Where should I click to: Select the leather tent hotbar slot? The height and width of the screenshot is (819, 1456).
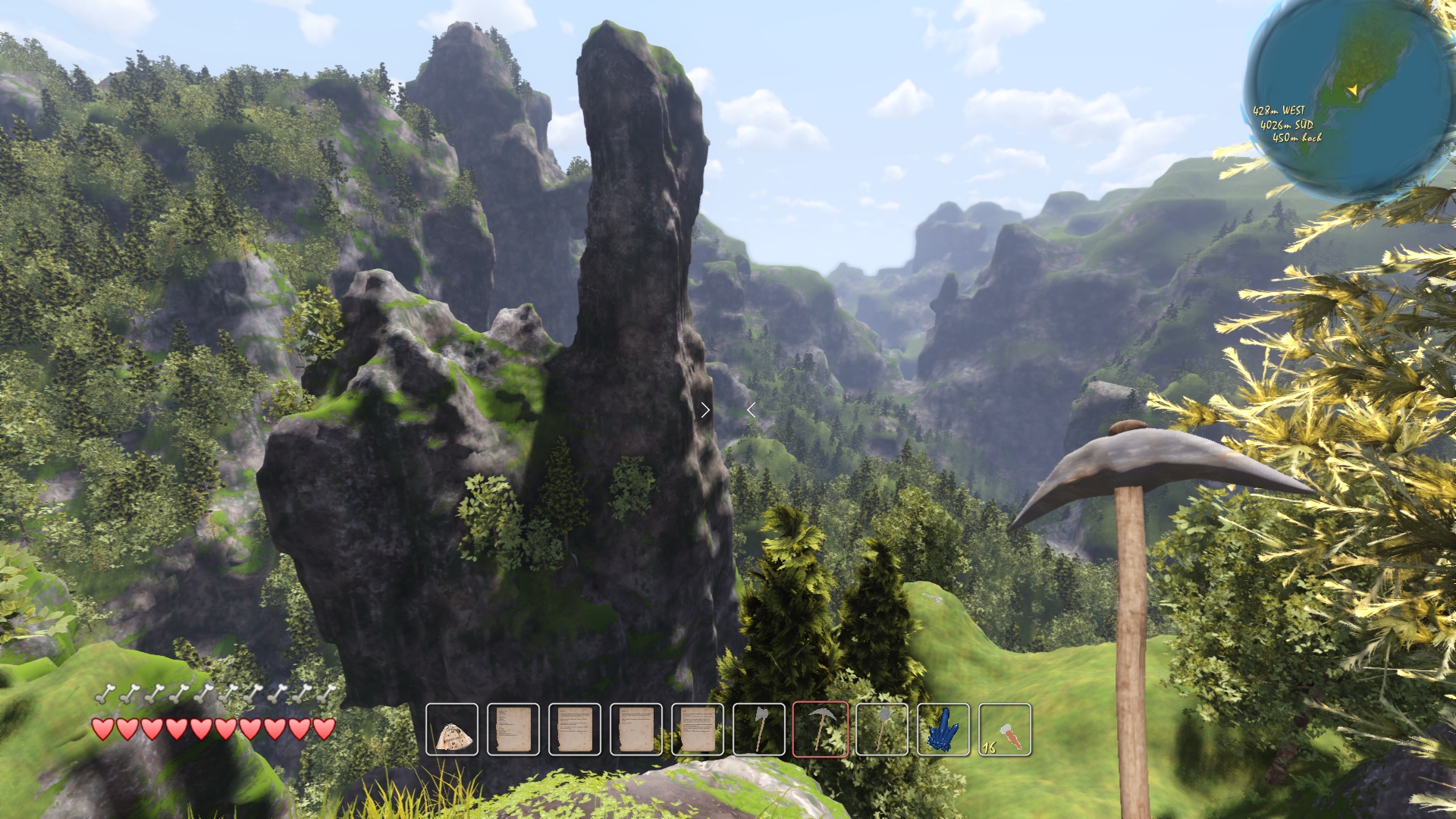(452, 730)
